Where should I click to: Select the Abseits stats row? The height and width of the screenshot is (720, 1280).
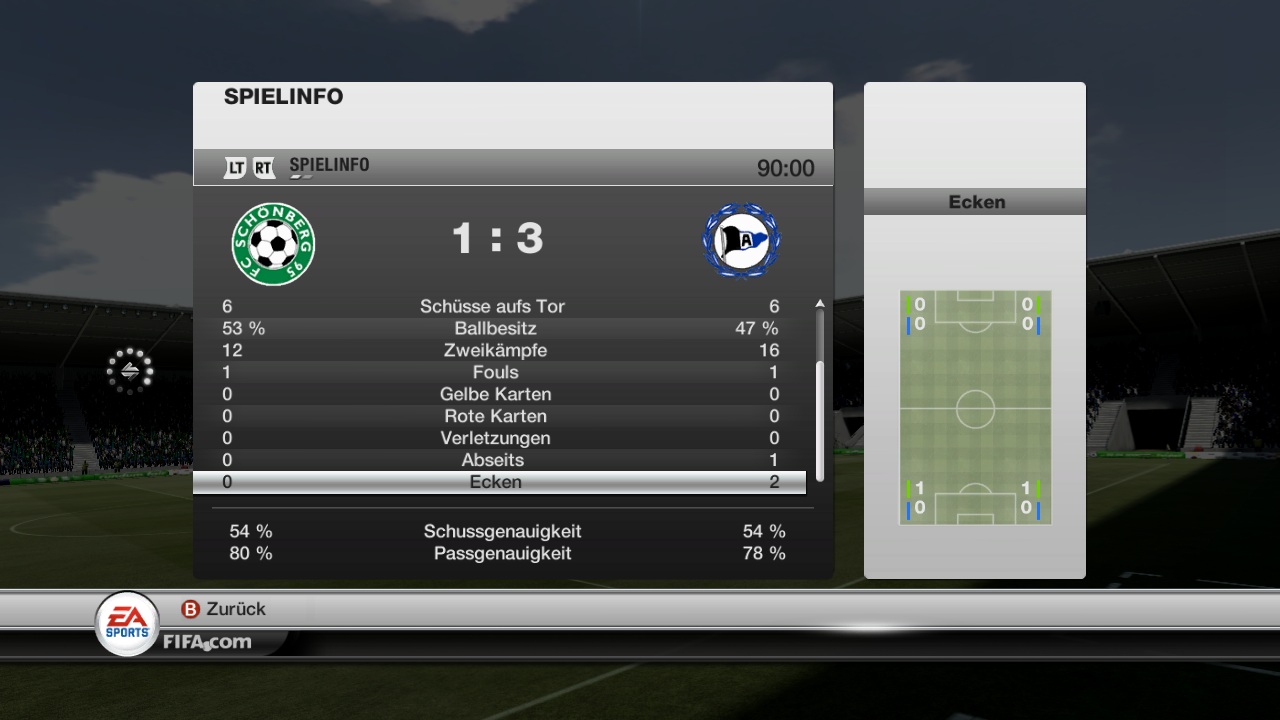pos(497,460)
